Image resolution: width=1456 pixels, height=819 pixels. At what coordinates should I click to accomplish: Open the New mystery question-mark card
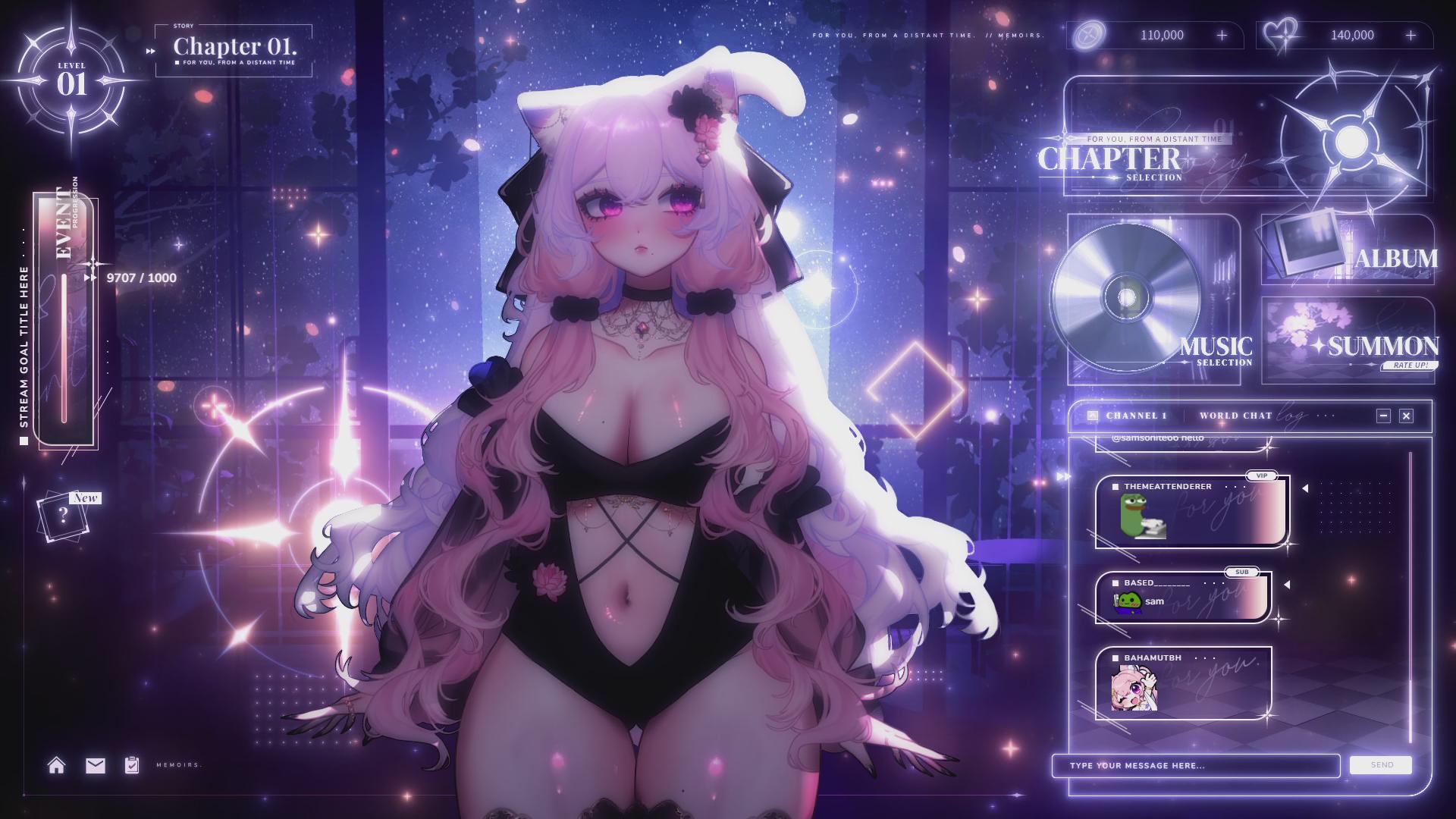coord(64,516)
